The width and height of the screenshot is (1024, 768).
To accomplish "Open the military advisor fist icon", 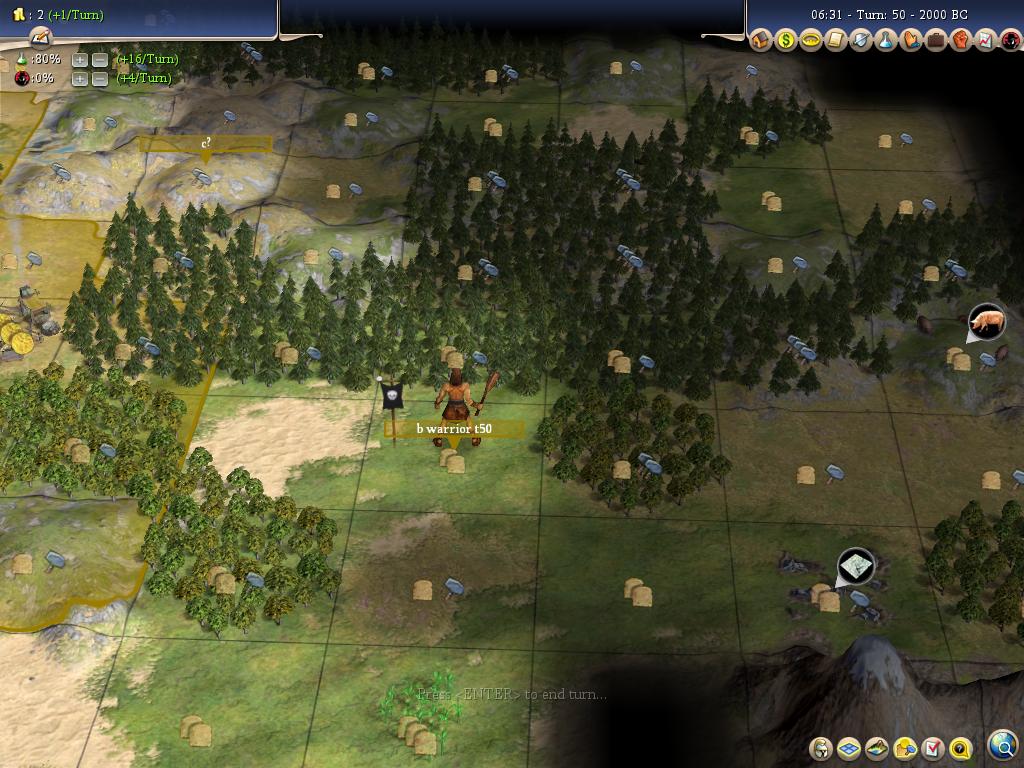I will (x=960, y=41).
